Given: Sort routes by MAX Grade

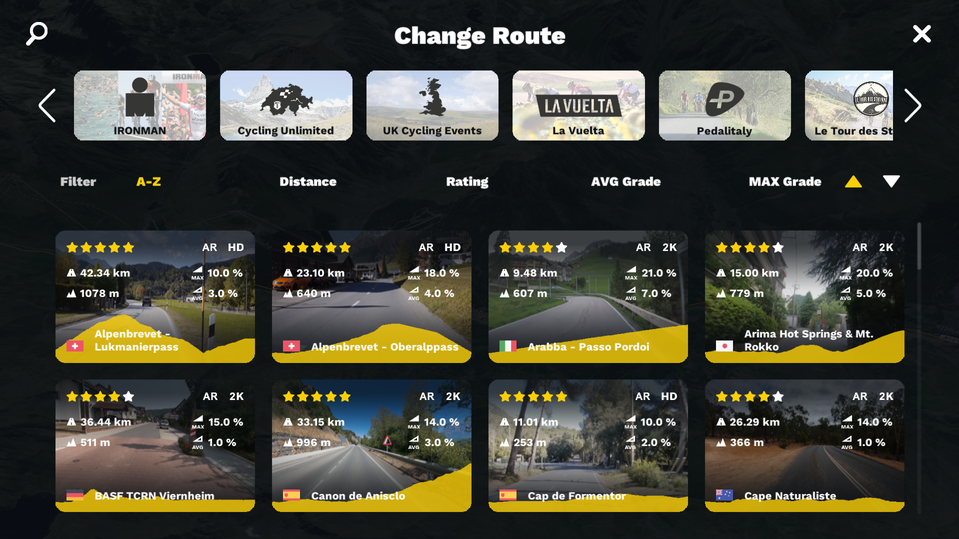Looking at the screenshot, I should (x=785, y=182).
